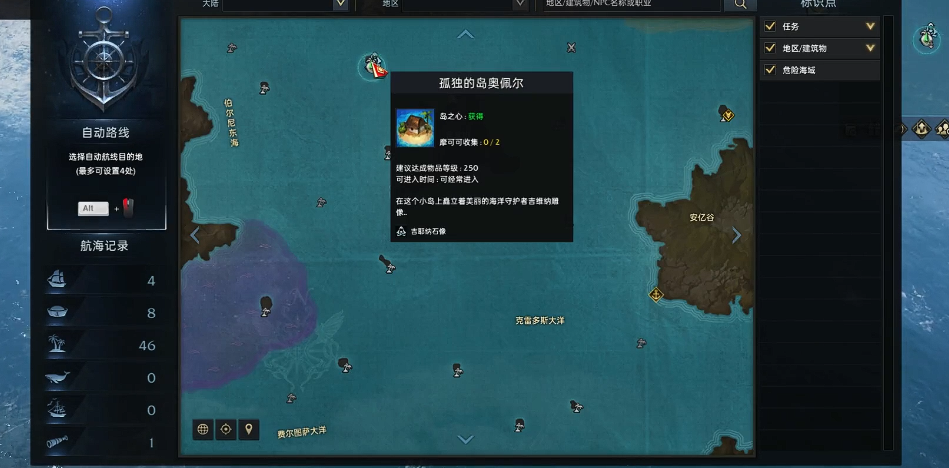
Task: Click the location pin button
Action: click(x=249, y=429)
